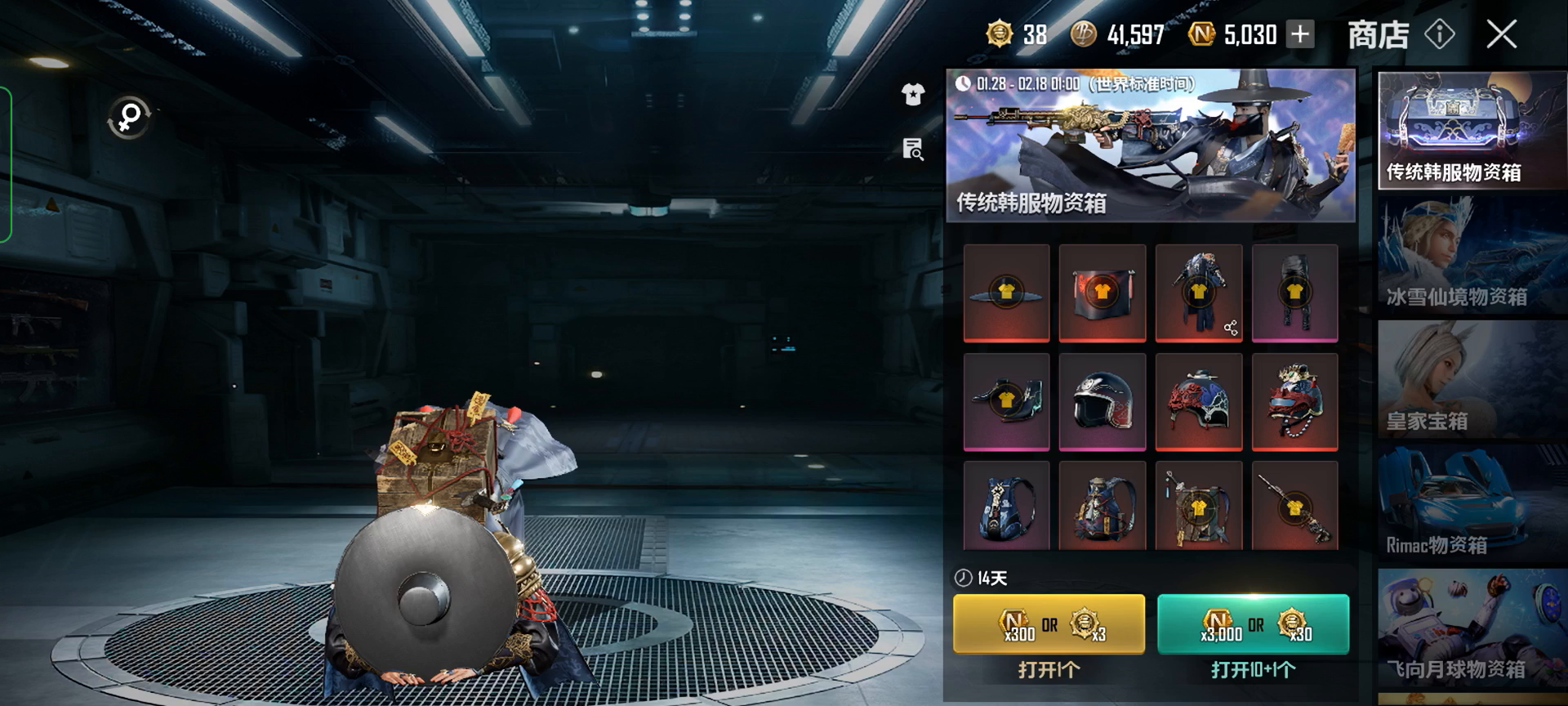Viewport: 1568px width, 706px height.
Task: Close the shop screen
Action: click(x=1501, y=34)
